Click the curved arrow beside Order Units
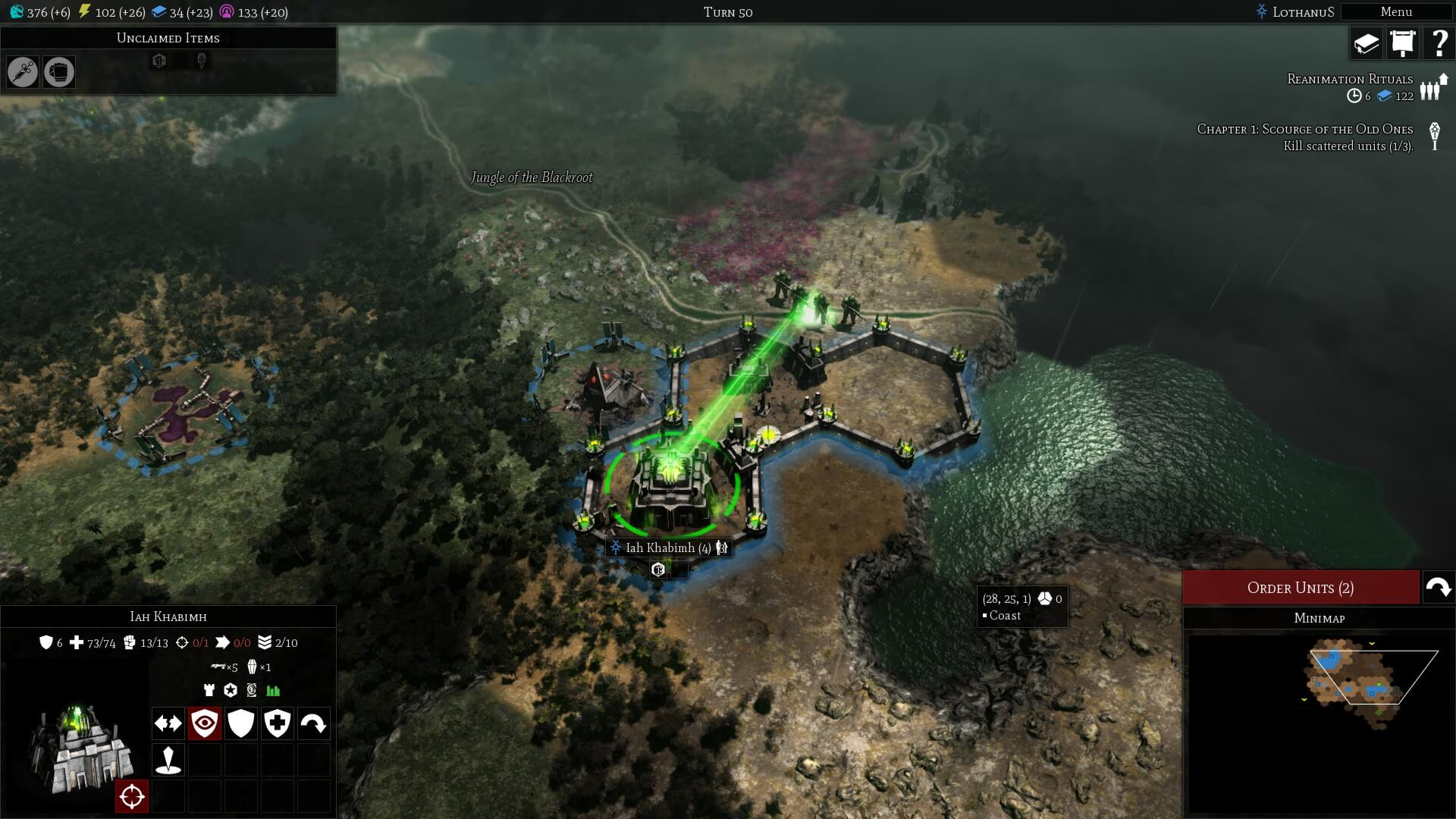Viewport: 1456px width, 819px height. pos(1438,588)
